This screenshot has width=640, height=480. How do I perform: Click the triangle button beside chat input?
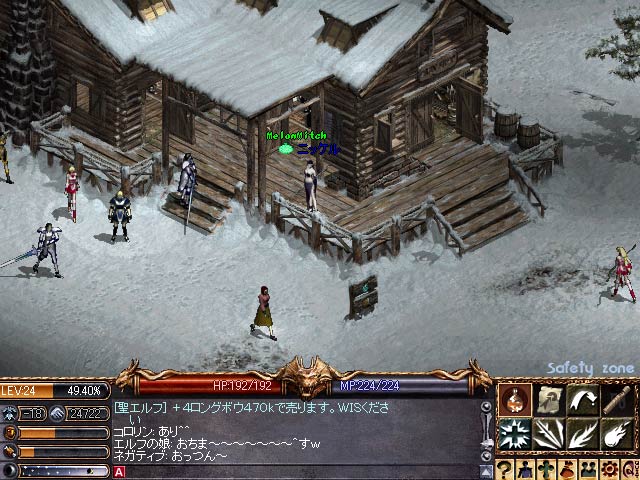pyautogui.click(x=487, y=471)
